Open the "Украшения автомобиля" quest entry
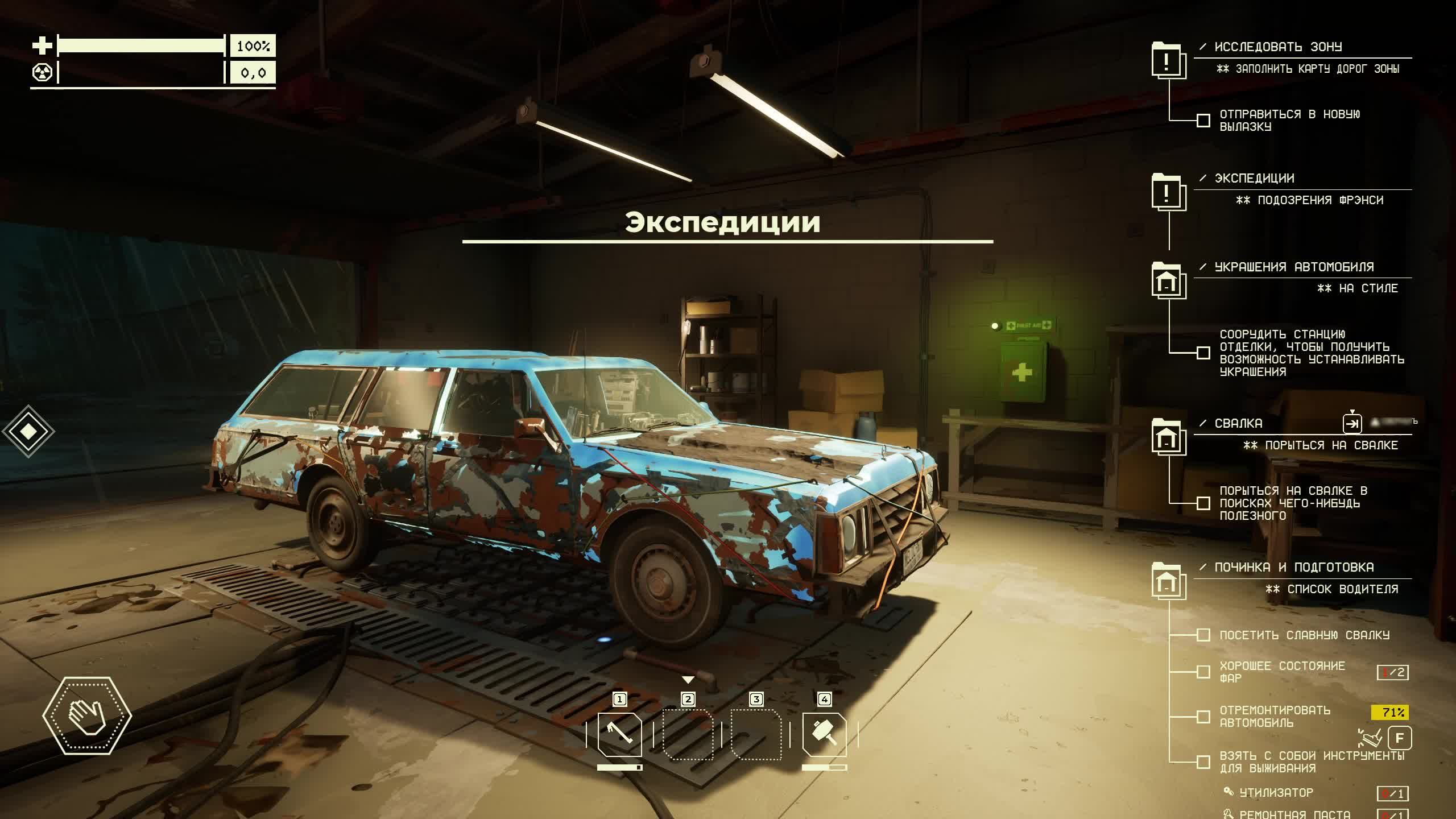 (1293, 267)
